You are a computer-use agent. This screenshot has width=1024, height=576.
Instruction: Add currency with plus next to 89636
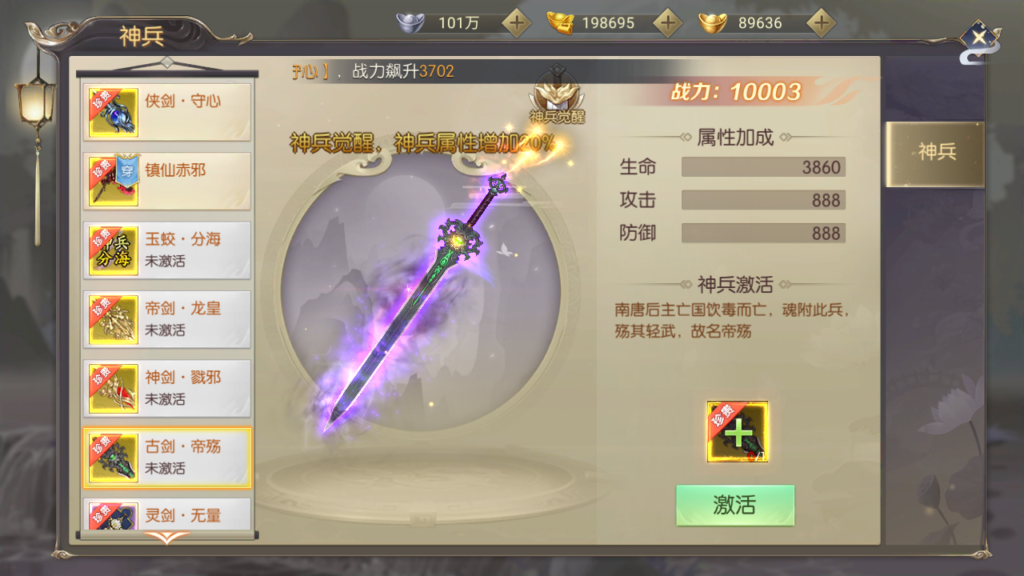click(820, 22)
